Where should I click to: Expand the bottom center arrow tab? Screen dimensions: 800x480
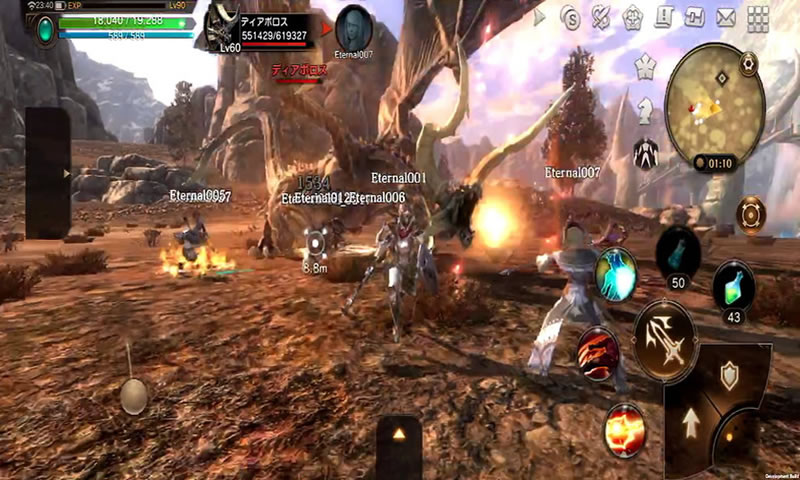point(399,435)
